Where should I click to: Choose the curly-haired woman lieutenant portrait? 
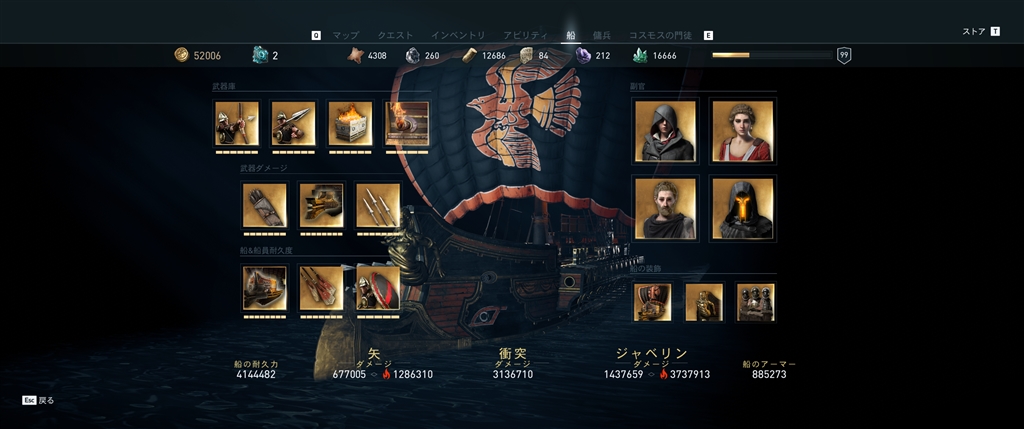[x=741, y=130]
